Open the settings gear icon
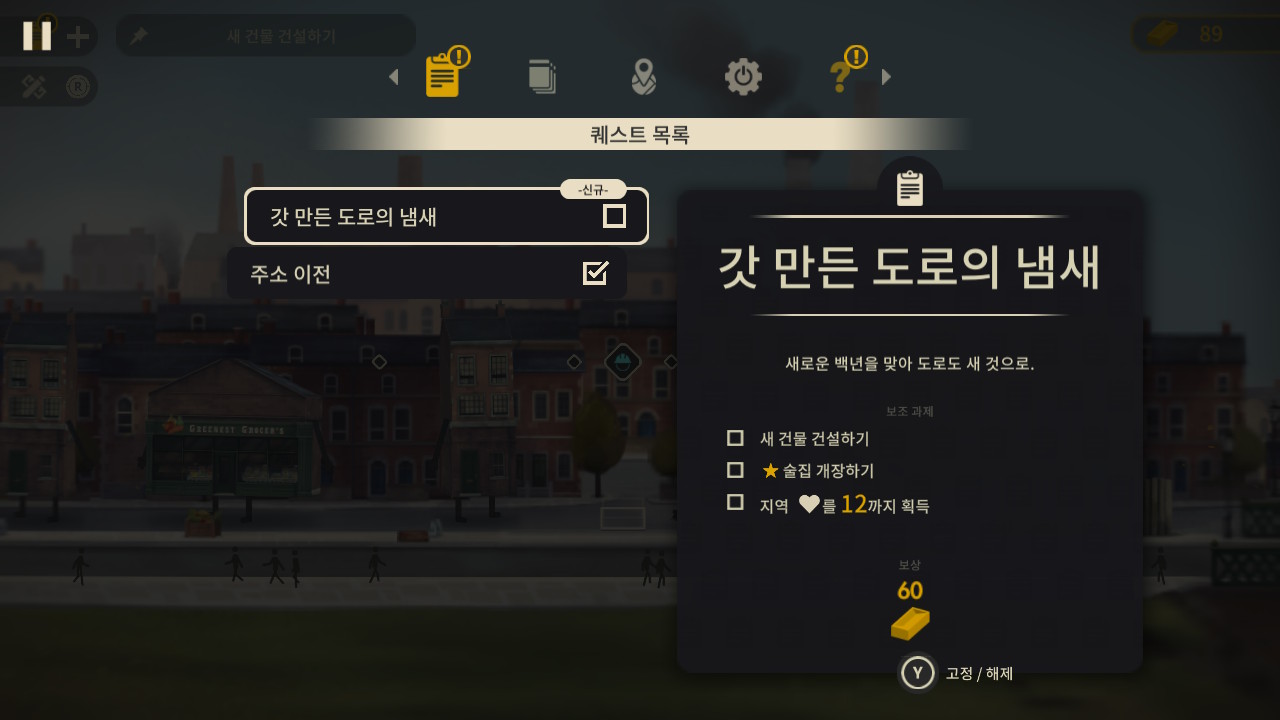The image size is (1280, 720). (x=742, y=76)
